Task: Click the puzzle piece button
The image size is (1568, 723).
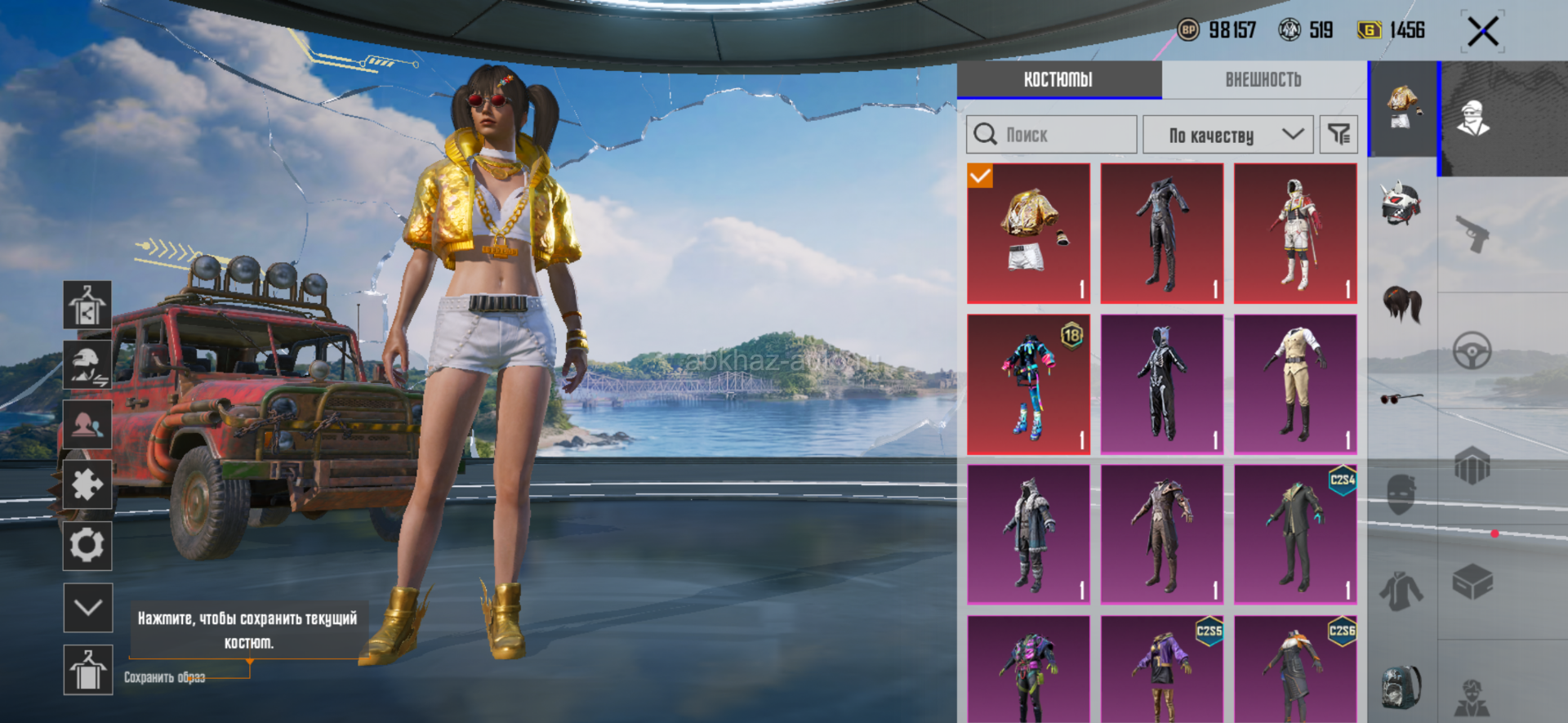Action: (x=87, y=484)
